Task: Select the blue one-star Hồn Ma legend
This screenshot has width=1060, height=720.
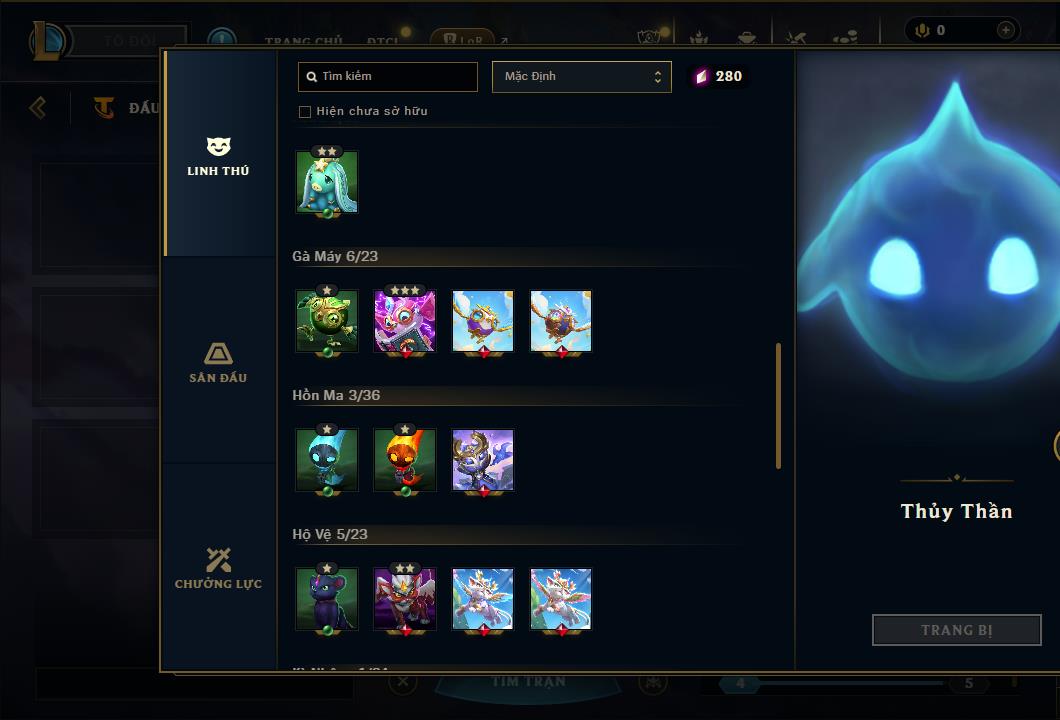Action: [x=327, y=460]
